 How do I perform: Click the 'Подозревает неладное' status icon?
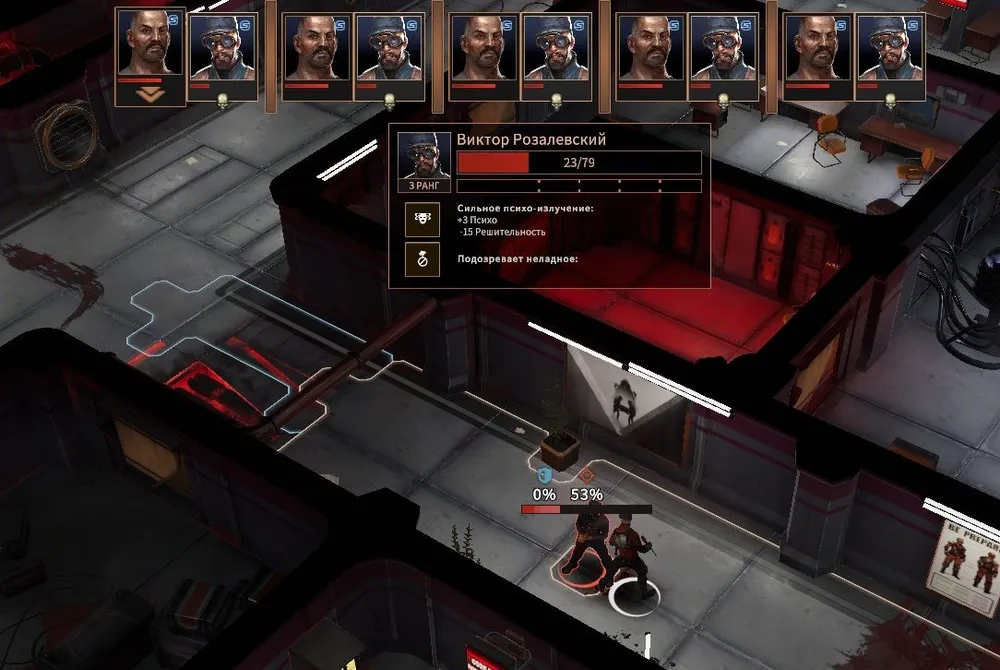(x=419, y=257)
